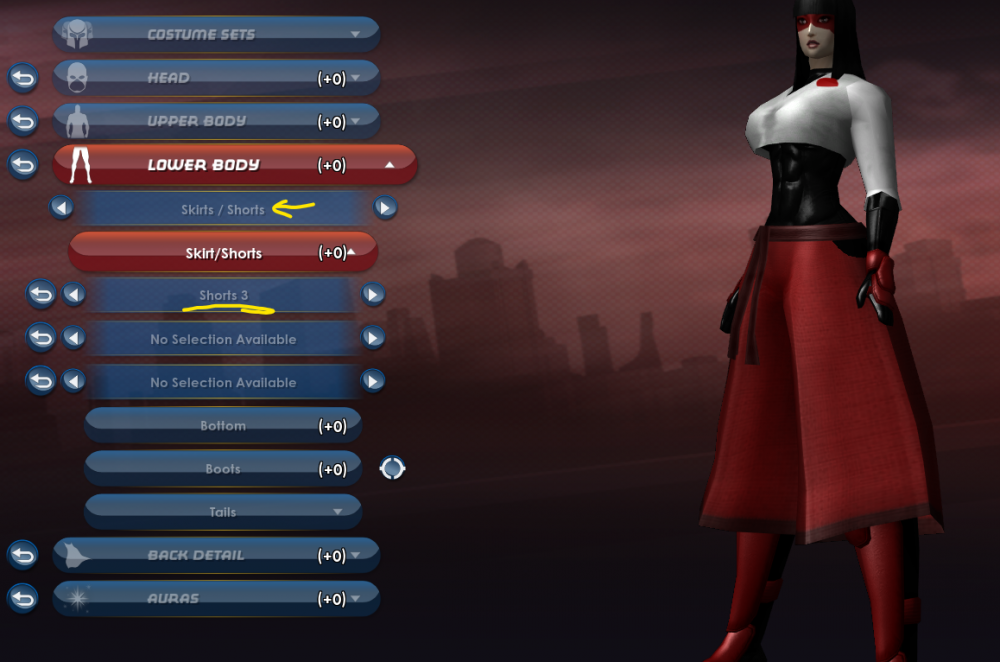
Task: Select the style after Shorts 3
Action: (373, 294)
